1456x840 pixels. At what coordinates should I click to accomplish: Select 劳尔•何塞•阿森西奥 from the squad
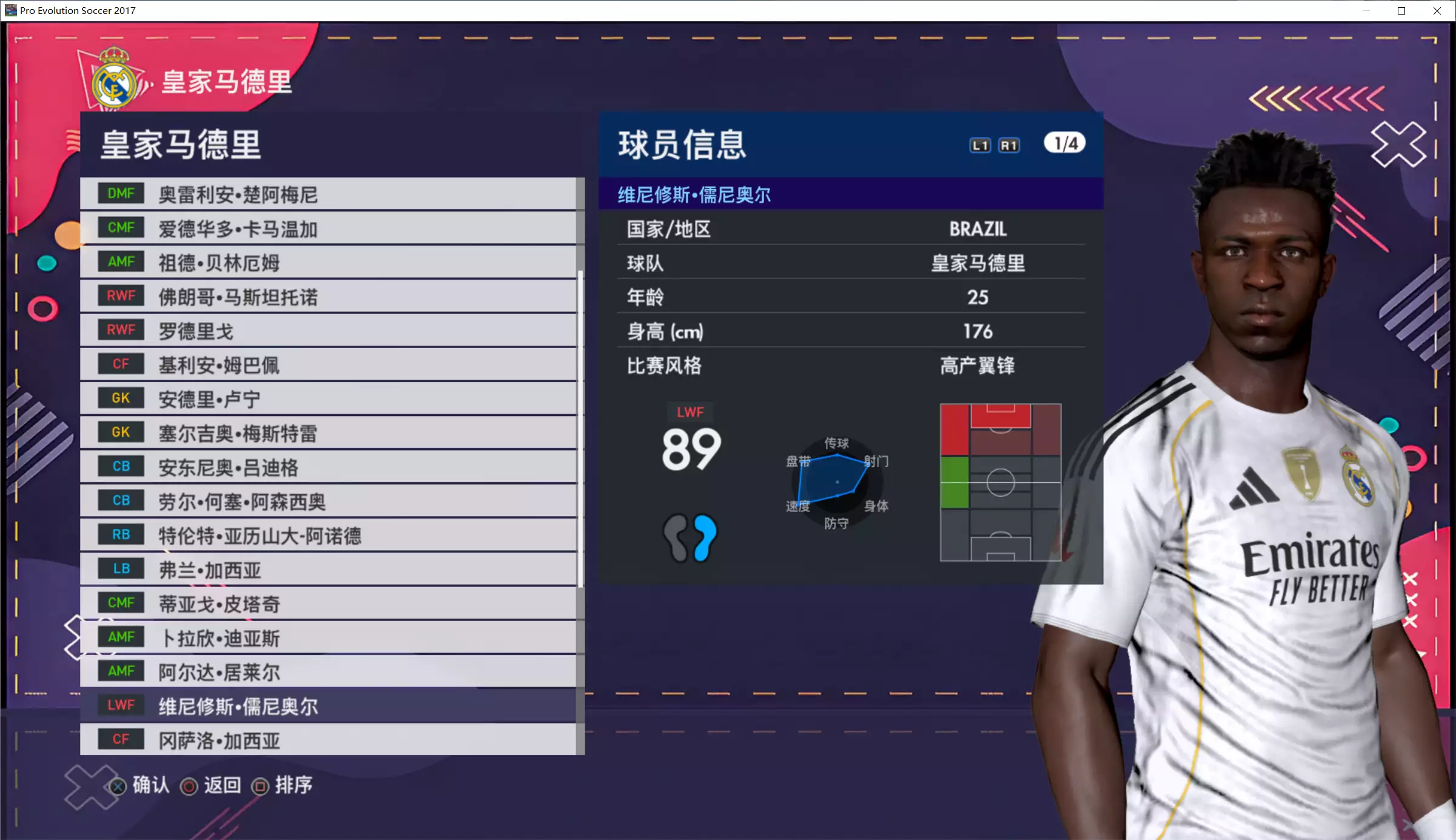327,501
